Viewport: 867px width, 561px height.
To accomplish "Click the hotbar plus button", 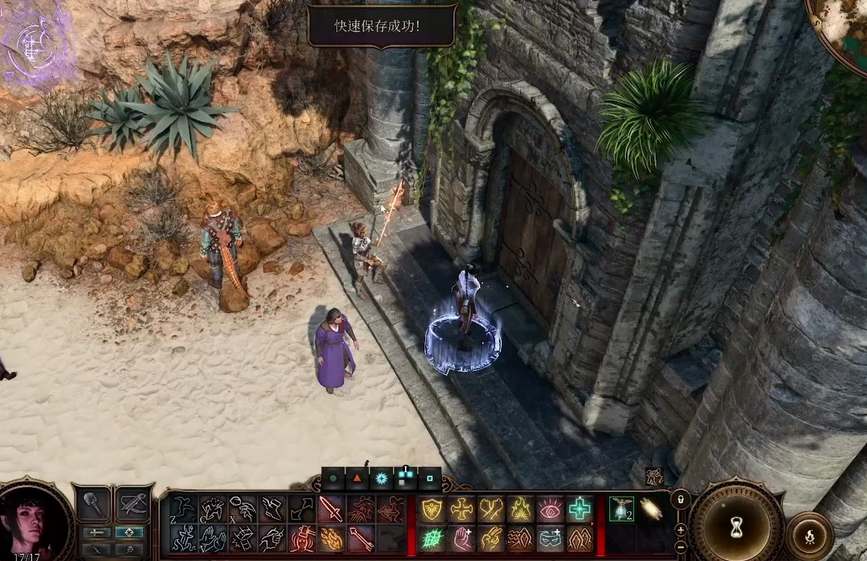I will [x=681, y=529].
